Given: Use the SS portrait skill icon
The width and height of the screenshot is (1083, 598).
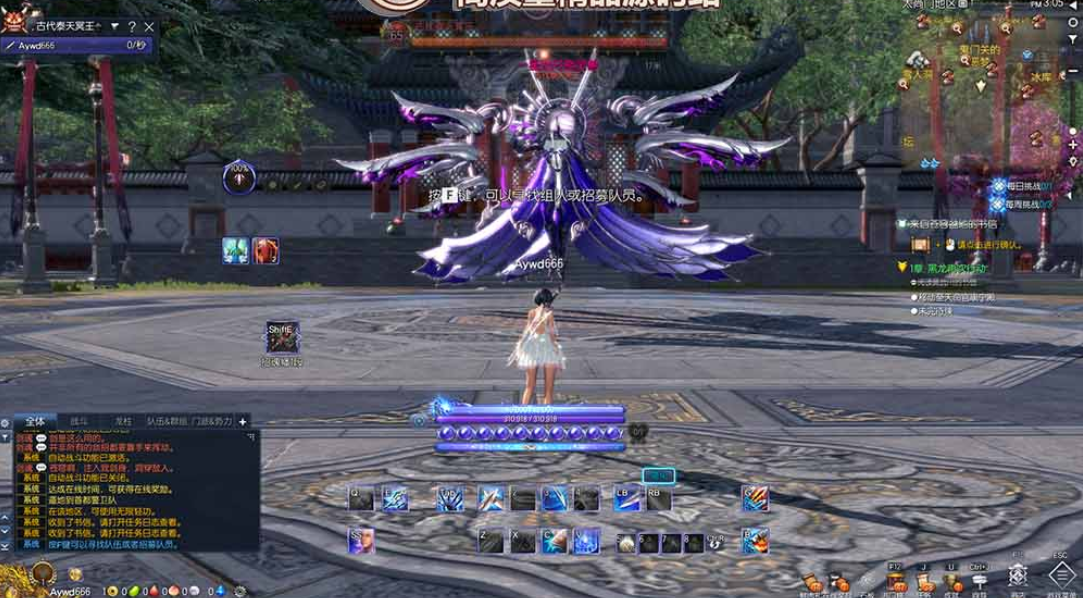Looking at the screenshot, I should (361, 541).
